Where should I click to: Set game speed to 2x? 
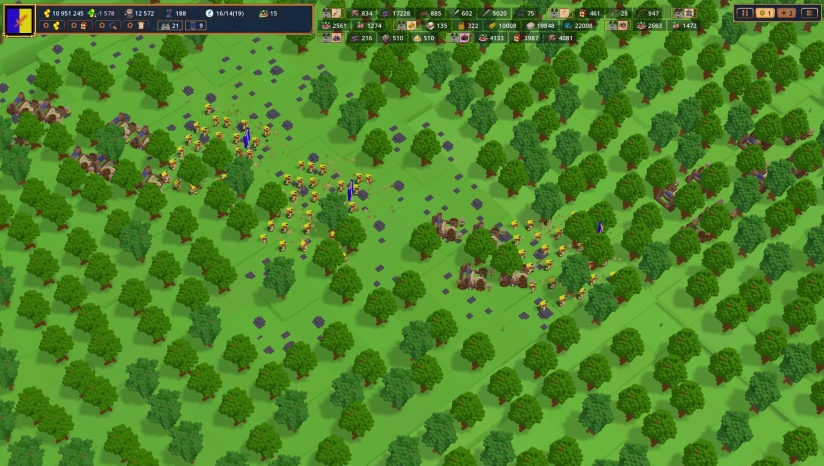pyautogui.click(x=786, y=13)
